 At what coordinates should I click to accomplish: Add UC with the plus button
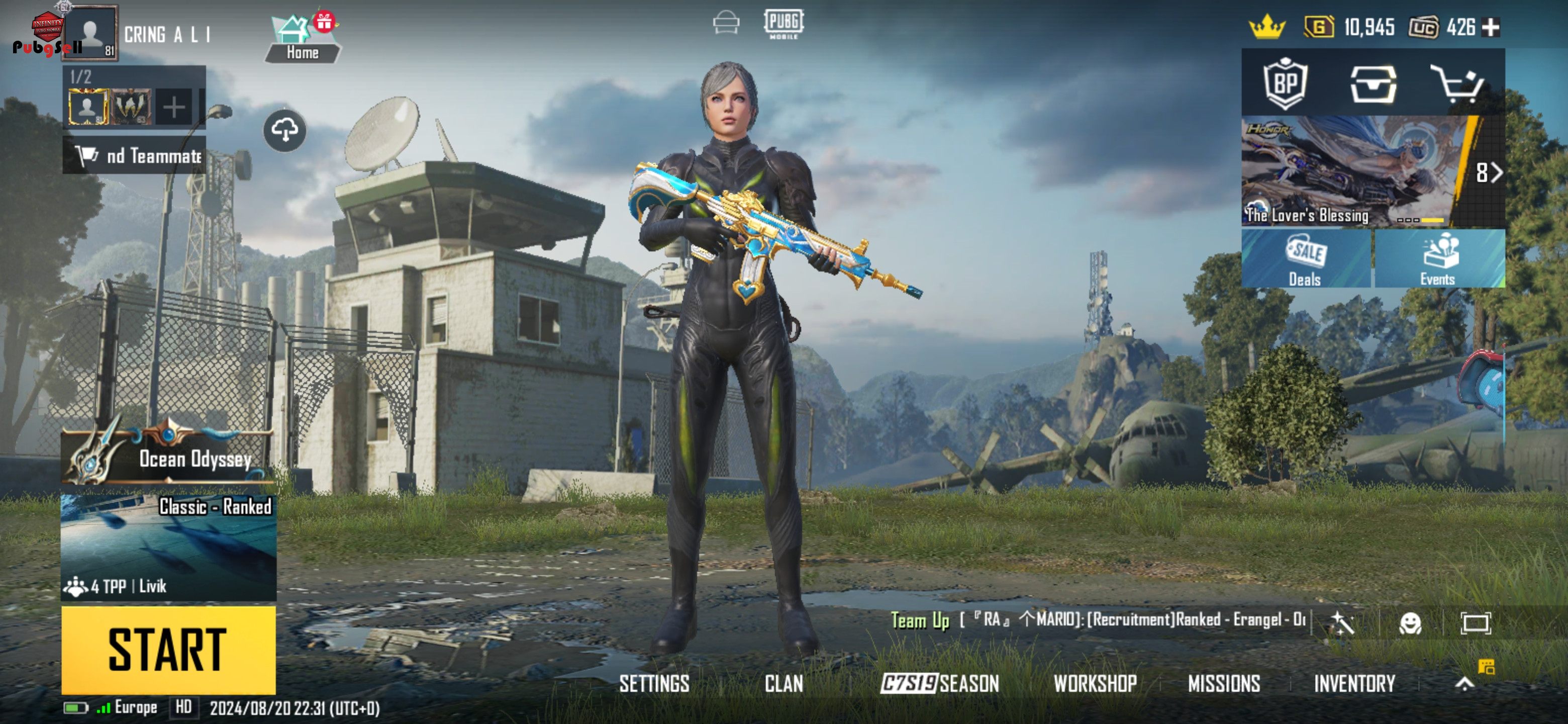(1491, 27)
